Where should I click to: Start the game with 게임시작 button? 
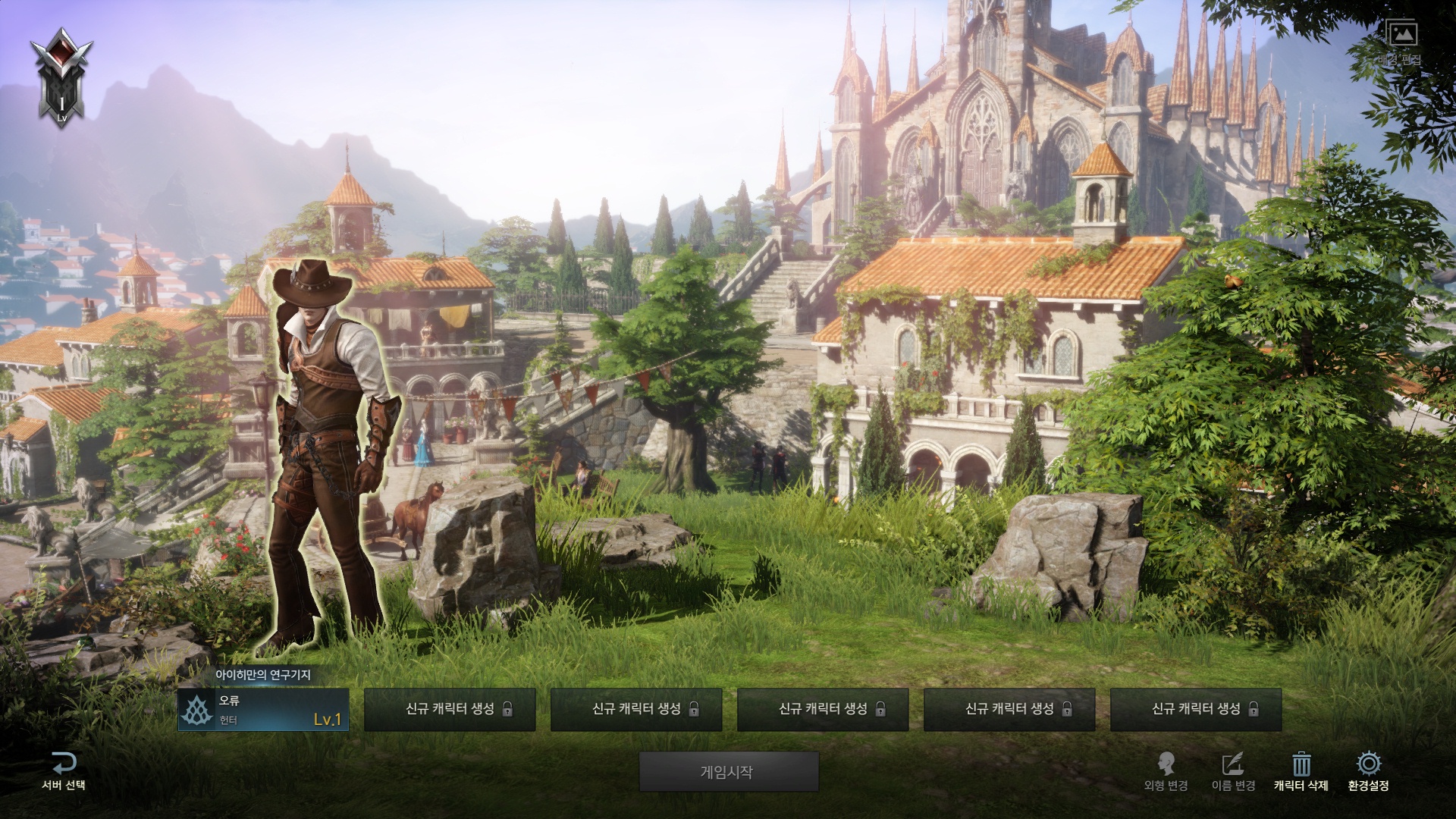[x=728, y=772]
